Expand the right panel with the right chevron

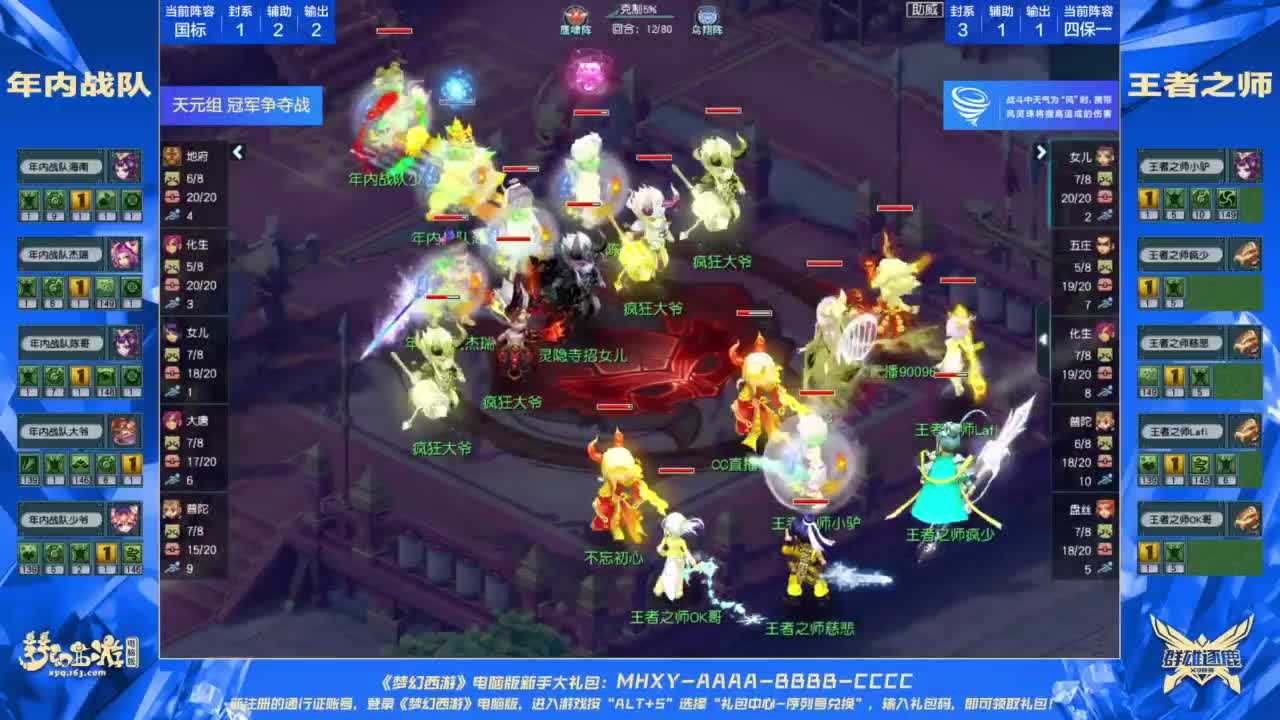[x=1042, y=150]
